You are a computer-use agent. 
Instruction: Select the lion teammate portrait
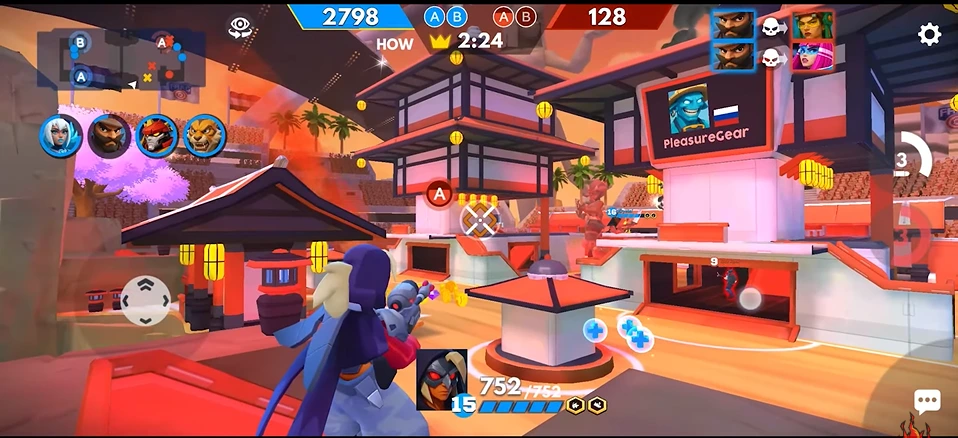coord(204,136)
